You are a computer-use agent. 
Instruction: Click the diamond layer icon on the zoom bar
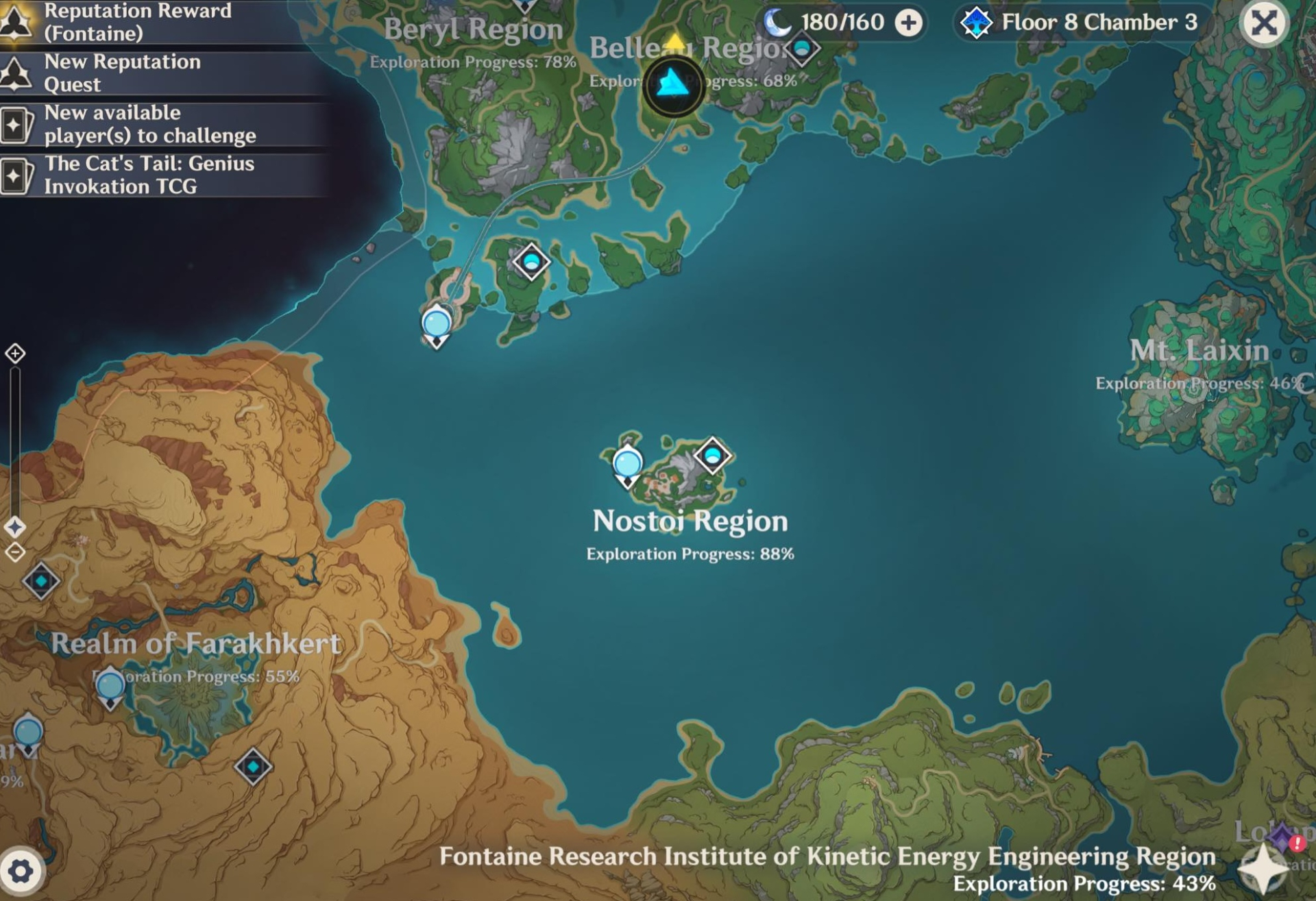click(x=15, y=528)
